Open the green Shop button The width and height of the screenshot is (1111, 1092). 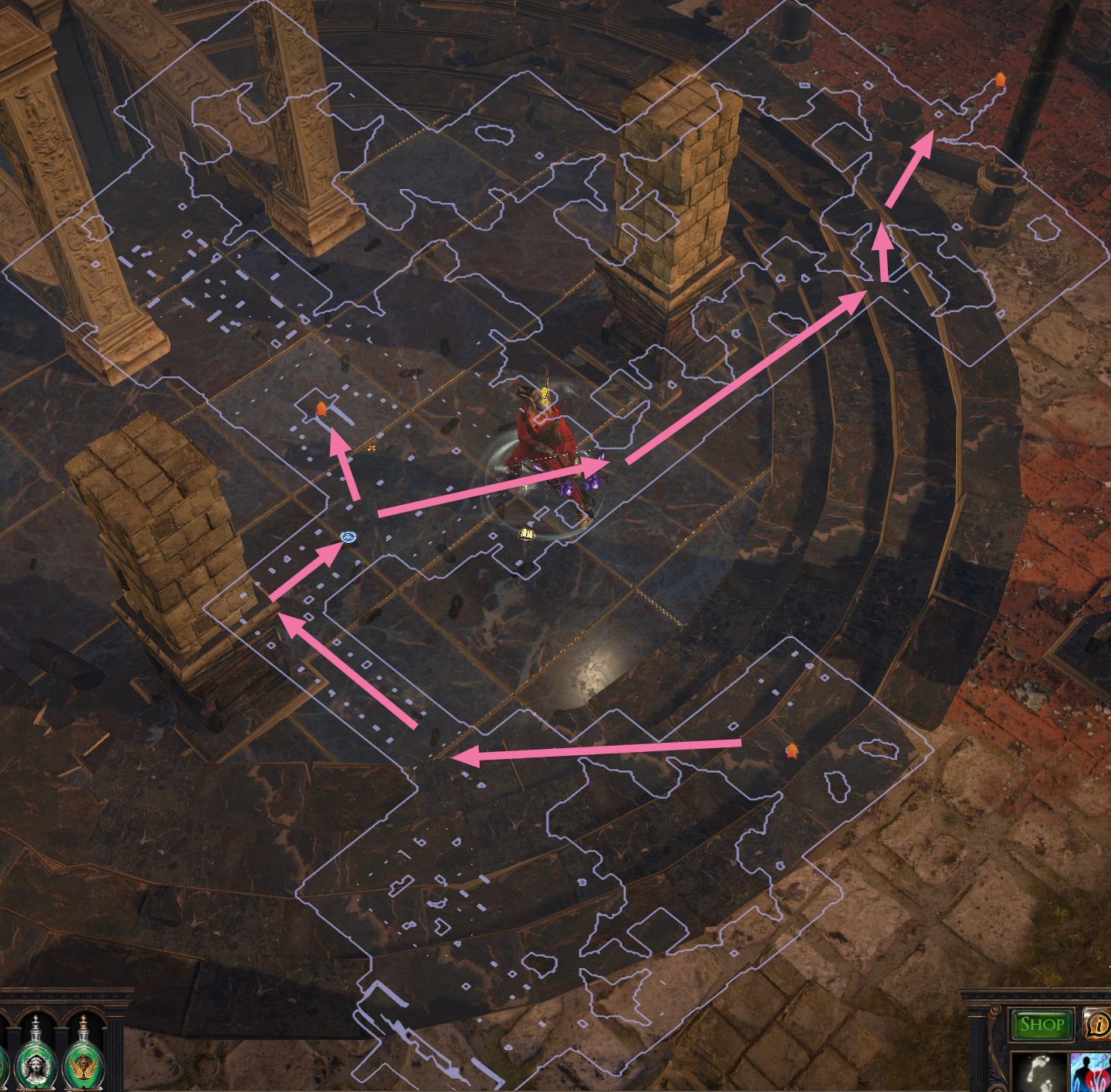1041,1025
